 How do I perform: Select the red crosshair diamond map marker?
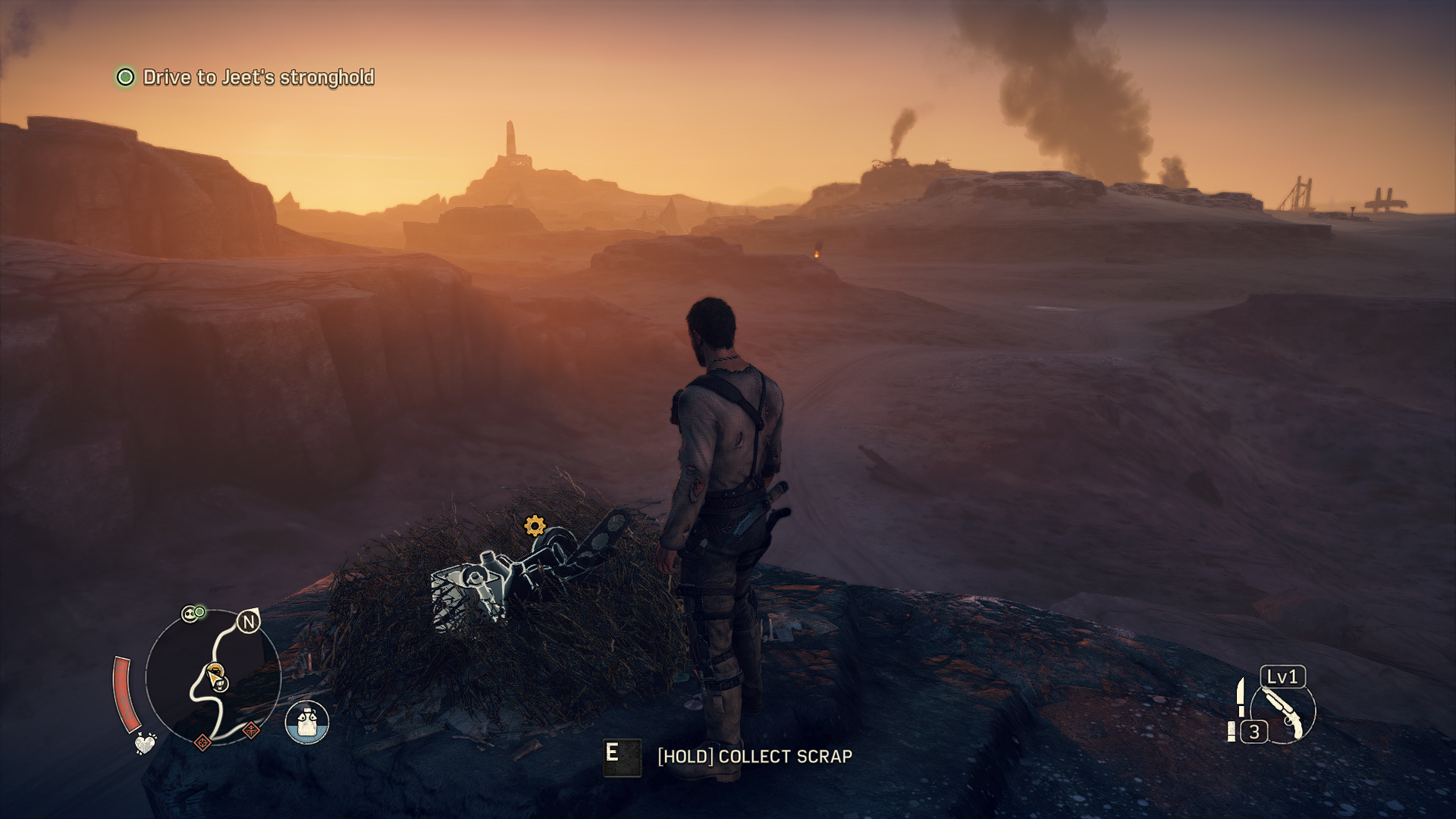pyautogui.click(x=202, y=742)
